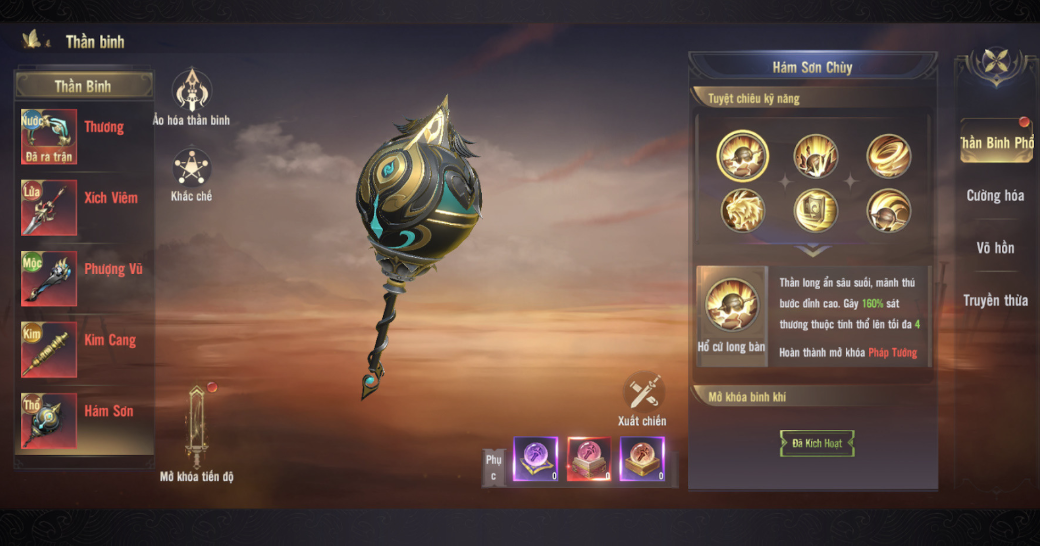Select the orange orb support slot
The image size is (1040, 546).
point(642,460)
